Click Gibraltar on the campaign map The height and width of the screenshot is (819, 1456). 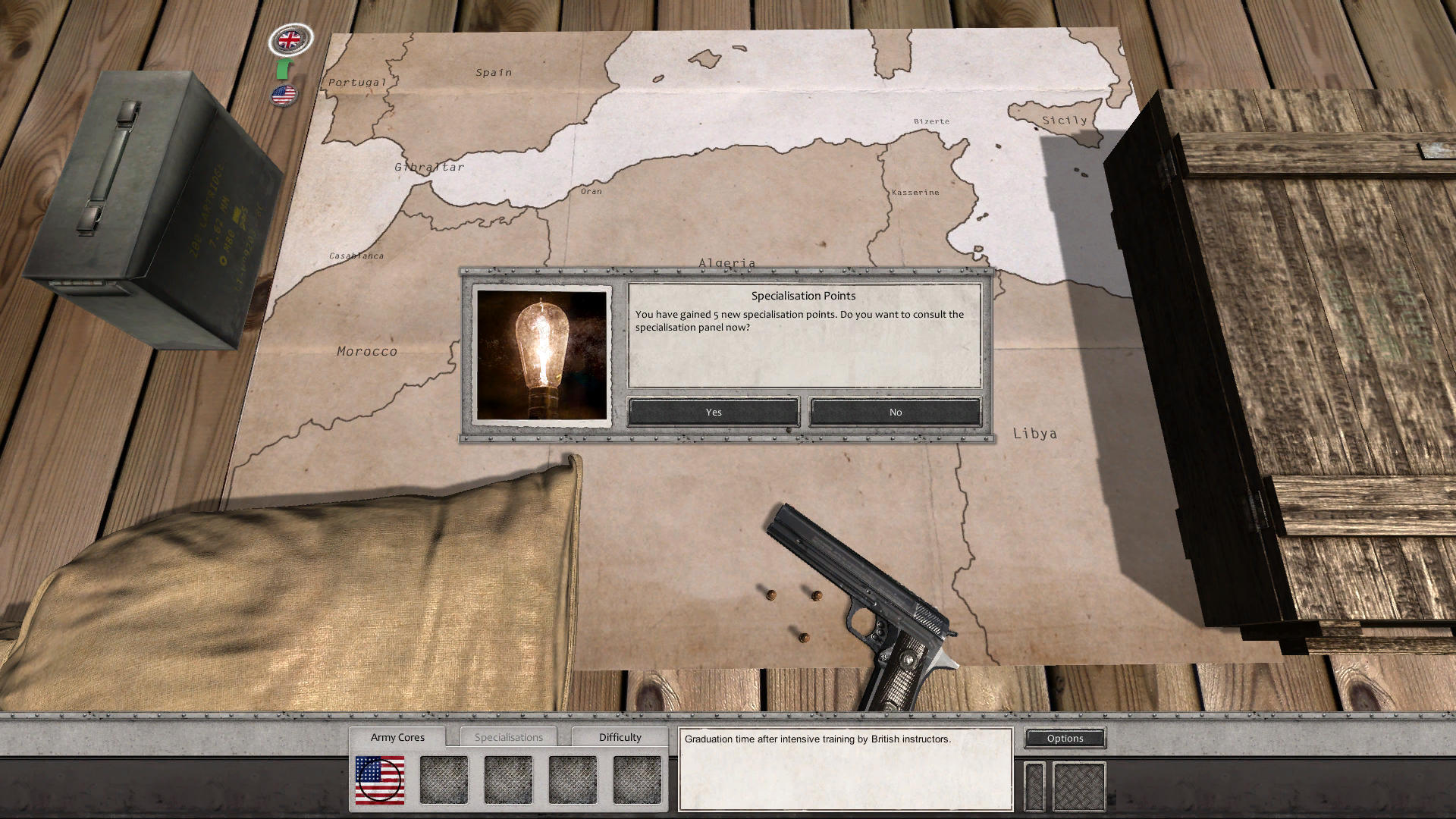[429, 166]
